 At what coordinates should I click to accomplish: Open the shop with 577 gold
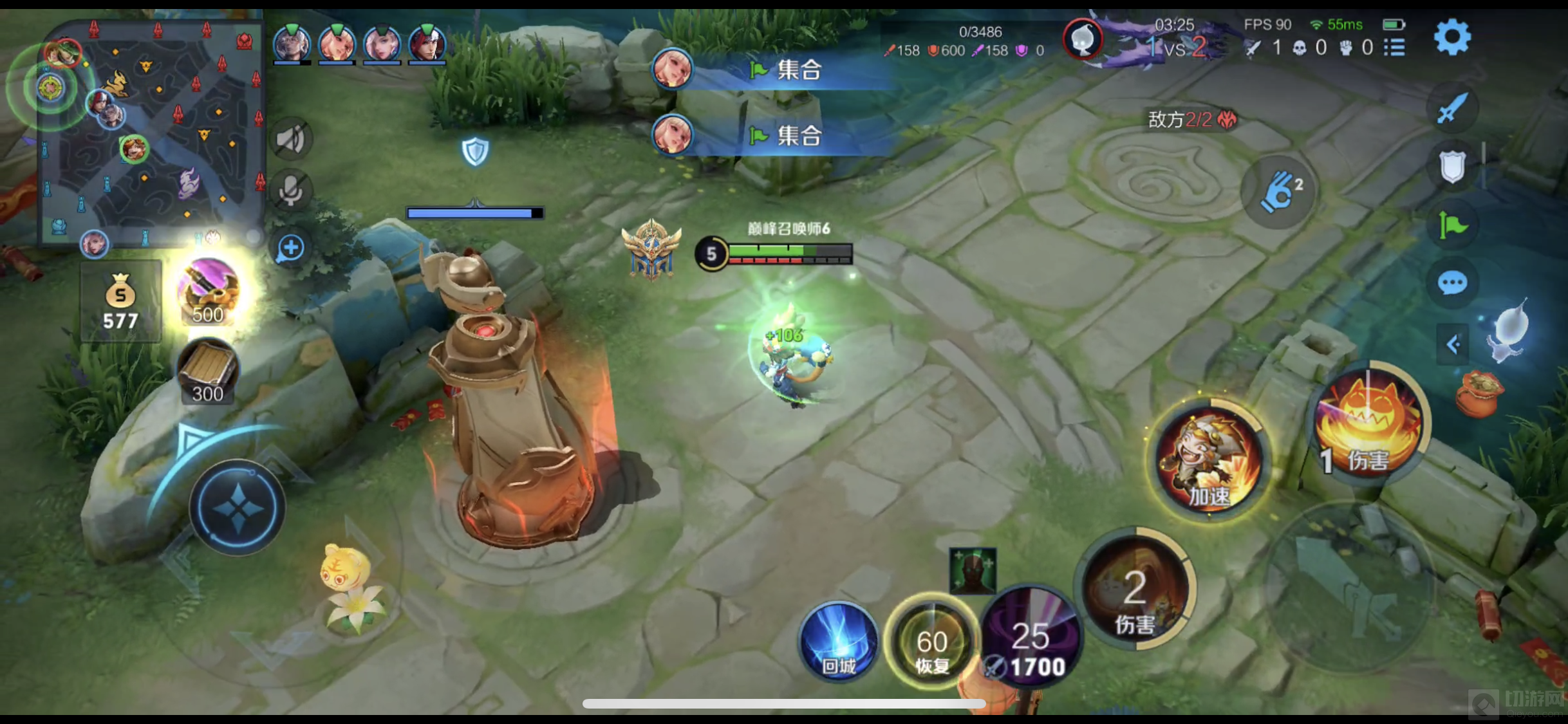[120, 301]
